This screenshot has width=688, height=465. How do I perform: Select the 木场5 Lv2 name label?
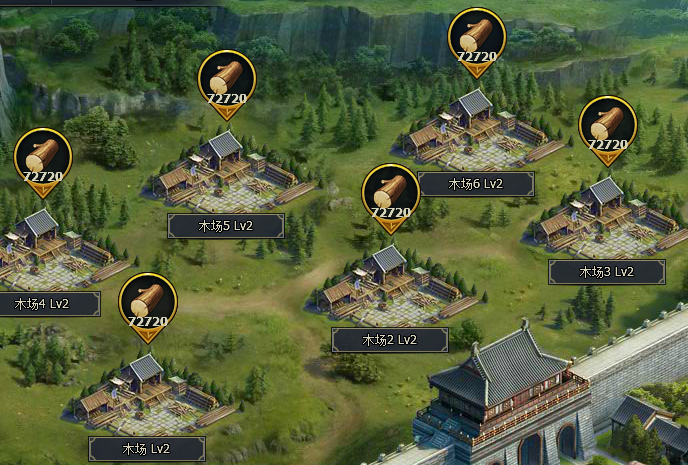(225, 226)
